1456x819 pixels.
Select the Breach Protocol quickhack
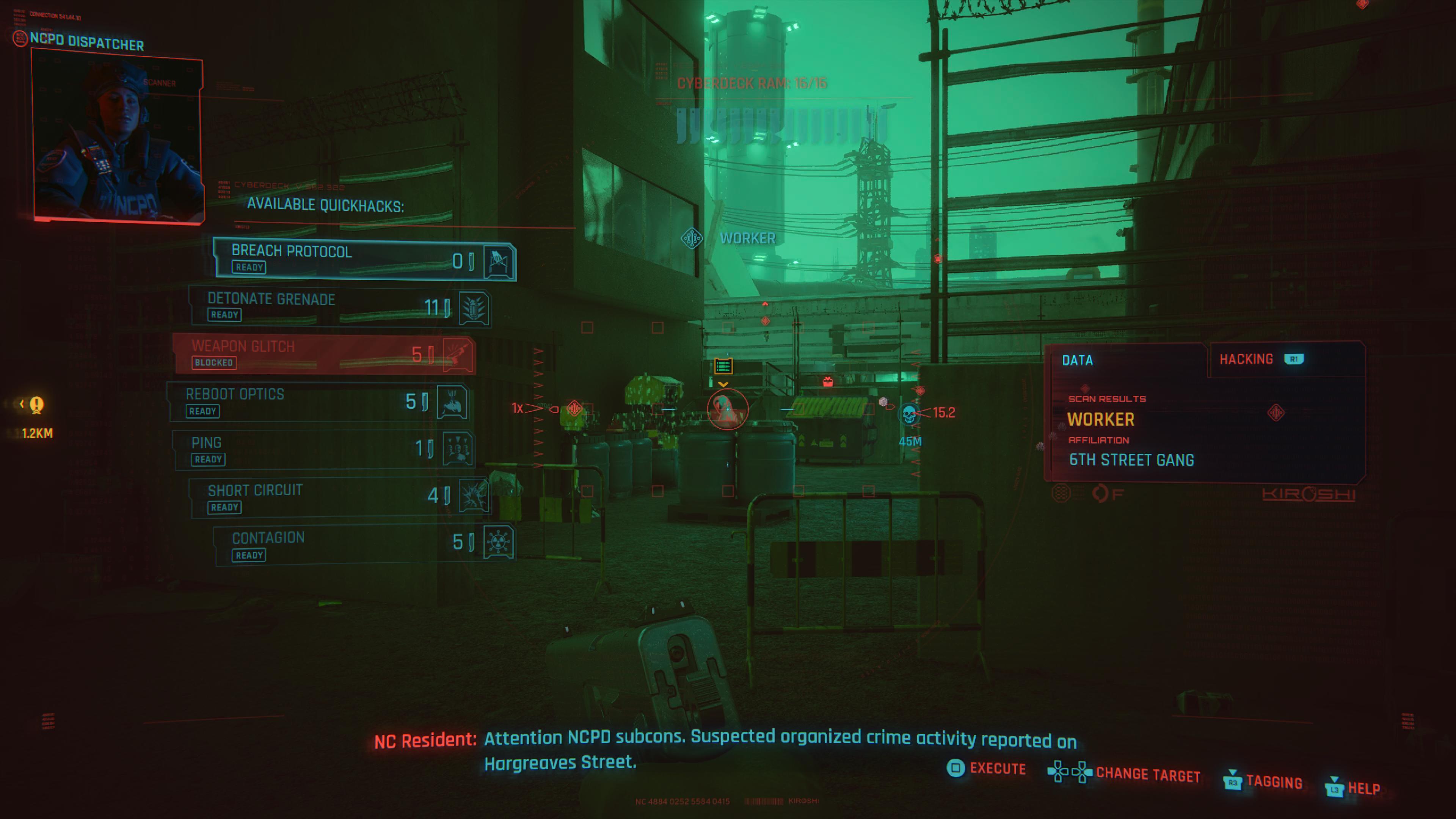click(364, 259)
